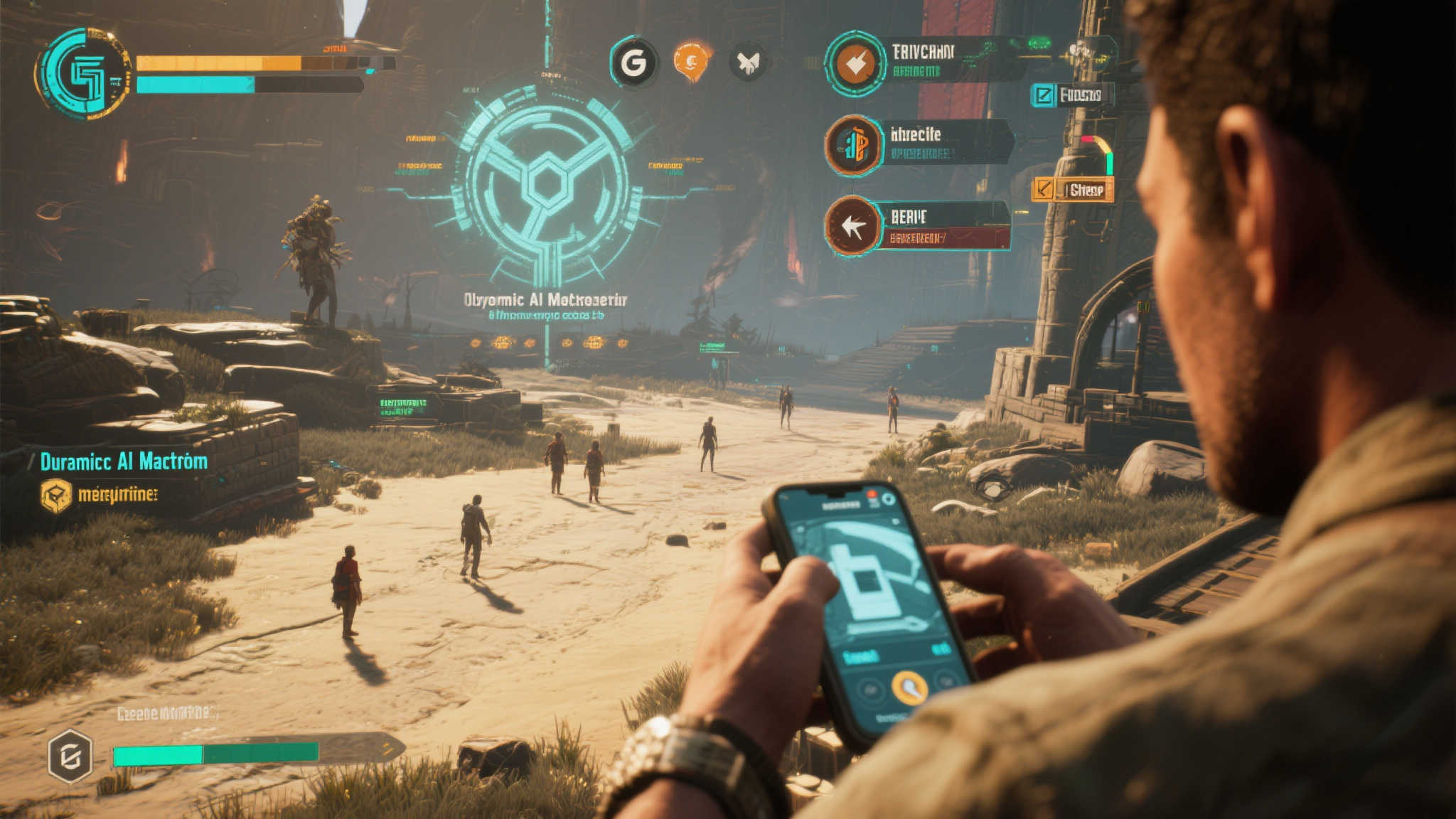Open the orange speech bubble icon
The image size is (1456, 819).
(x=691, y=61)
